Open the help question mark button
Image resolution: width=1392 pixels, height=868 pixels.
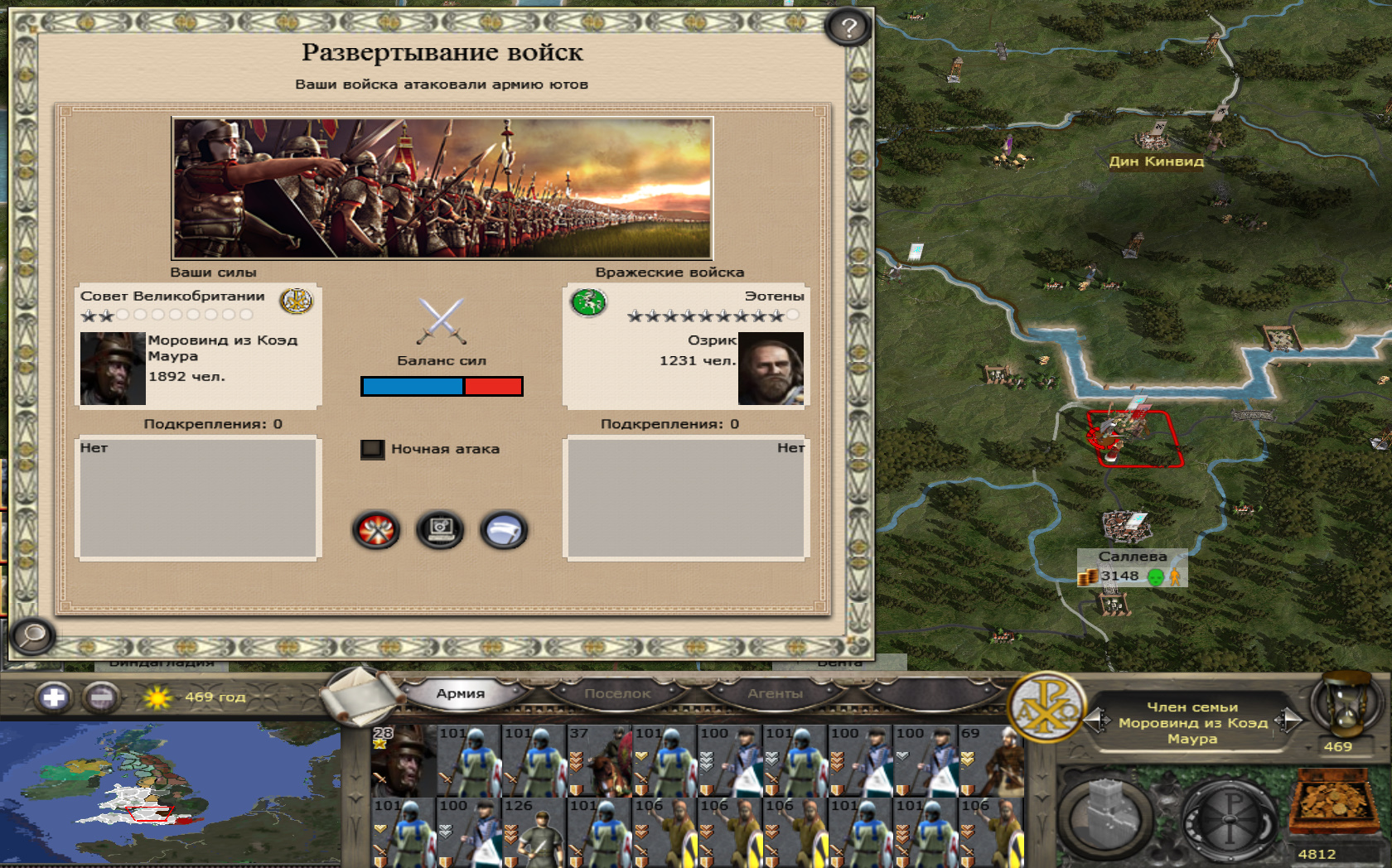pyautogui.click(x=848, y=28)
